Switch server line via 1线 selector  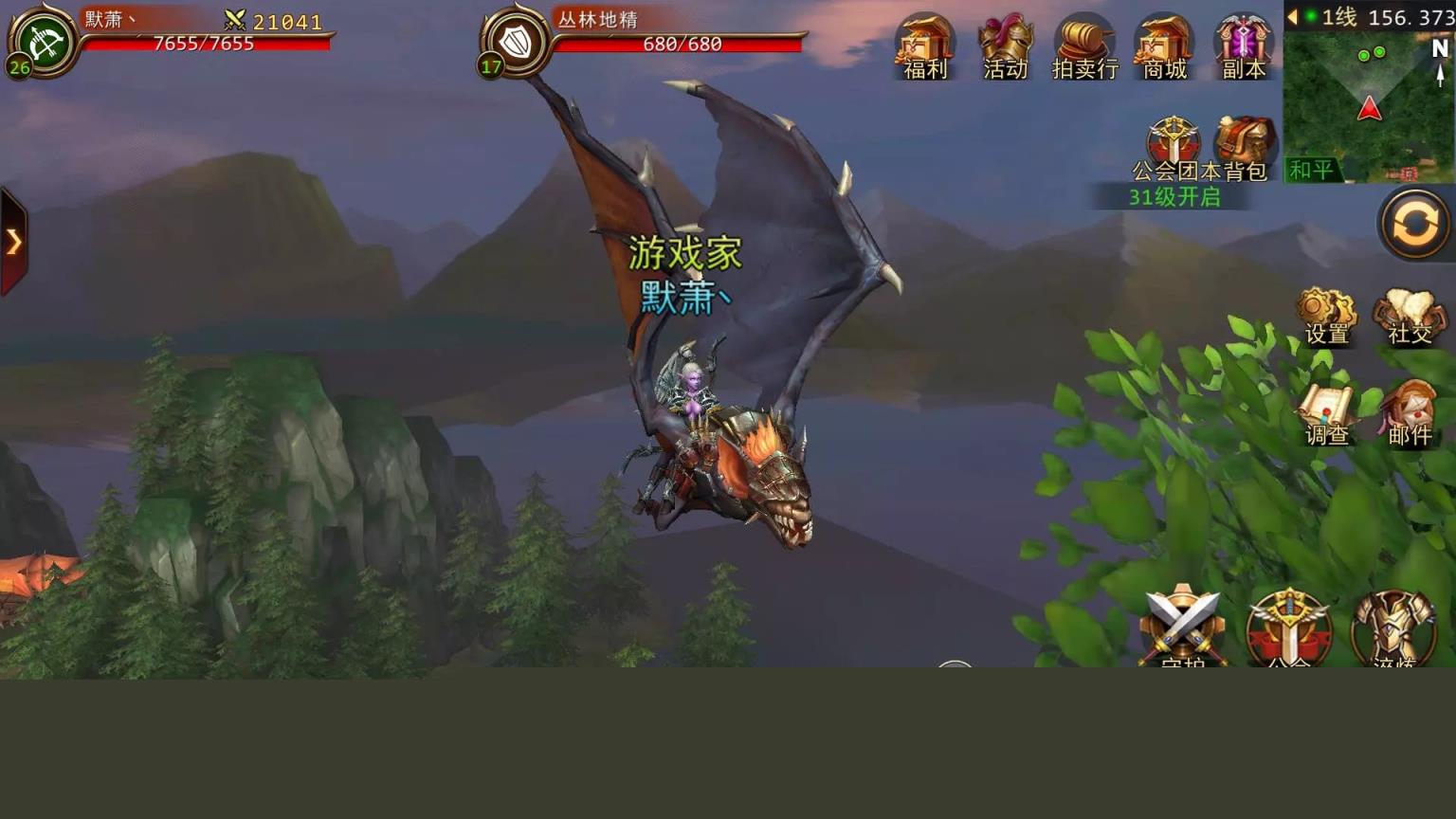(x=1337, y=16)
